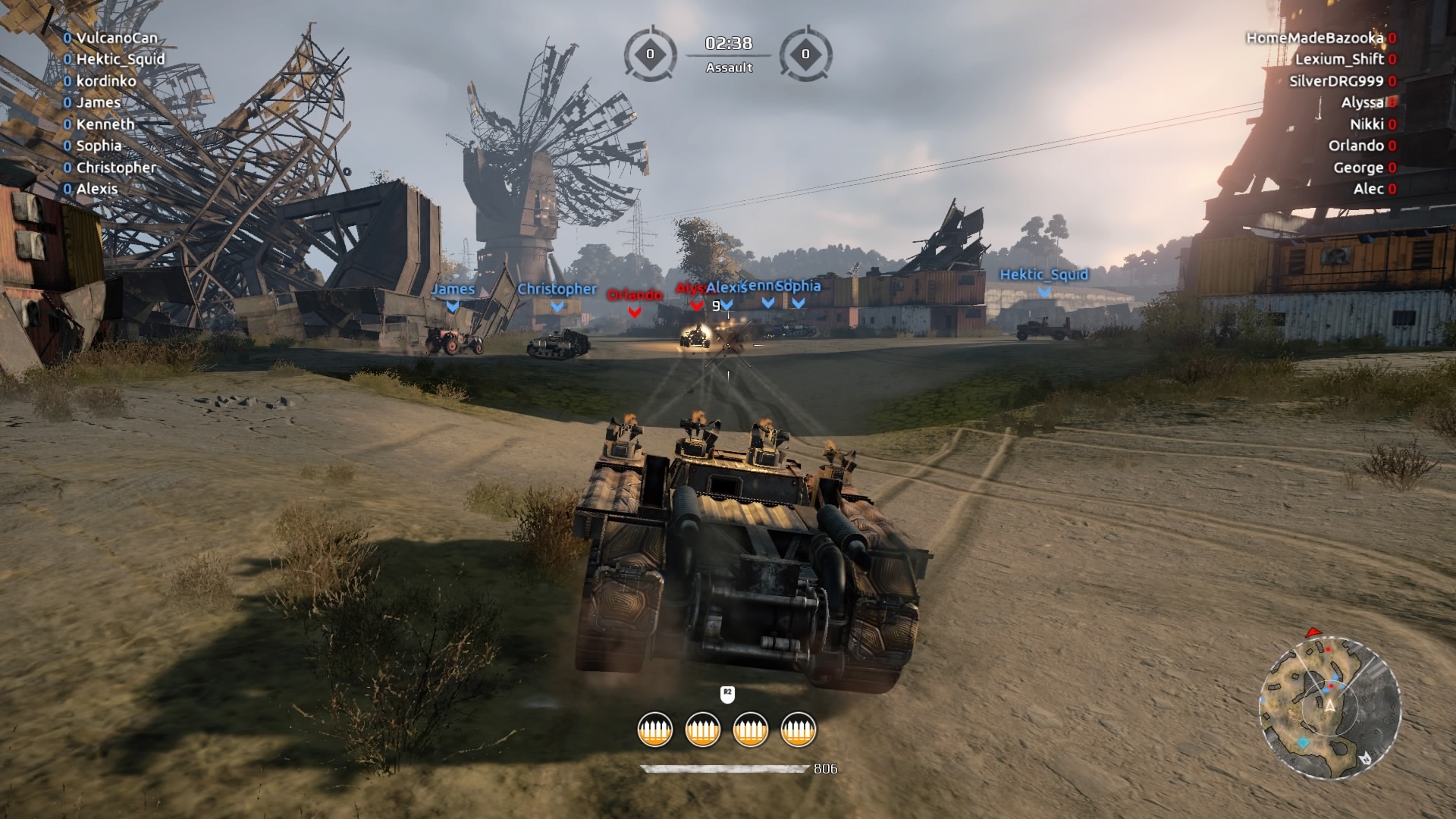Select HomeMadeBazooka in the enemy roster
Screen dimensions: 1456x819
1314,38
